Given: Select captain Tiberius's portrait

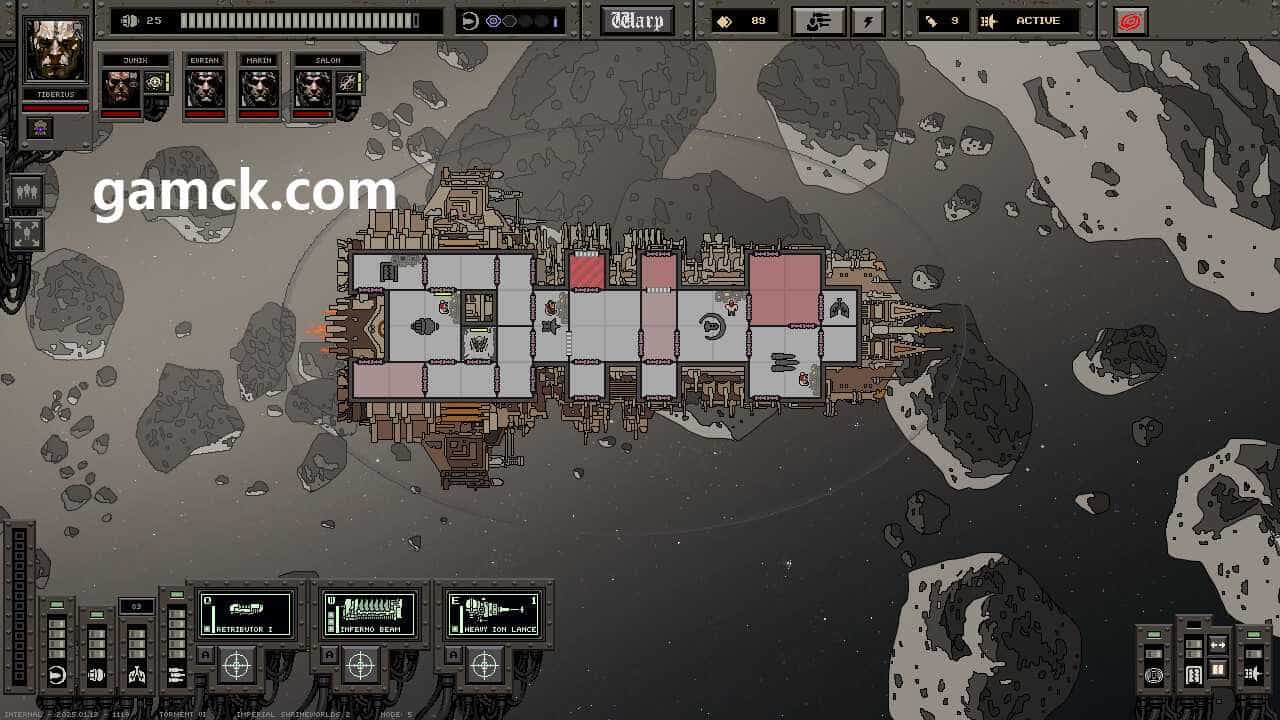Looking at the screenshot, I should (56, 50).
